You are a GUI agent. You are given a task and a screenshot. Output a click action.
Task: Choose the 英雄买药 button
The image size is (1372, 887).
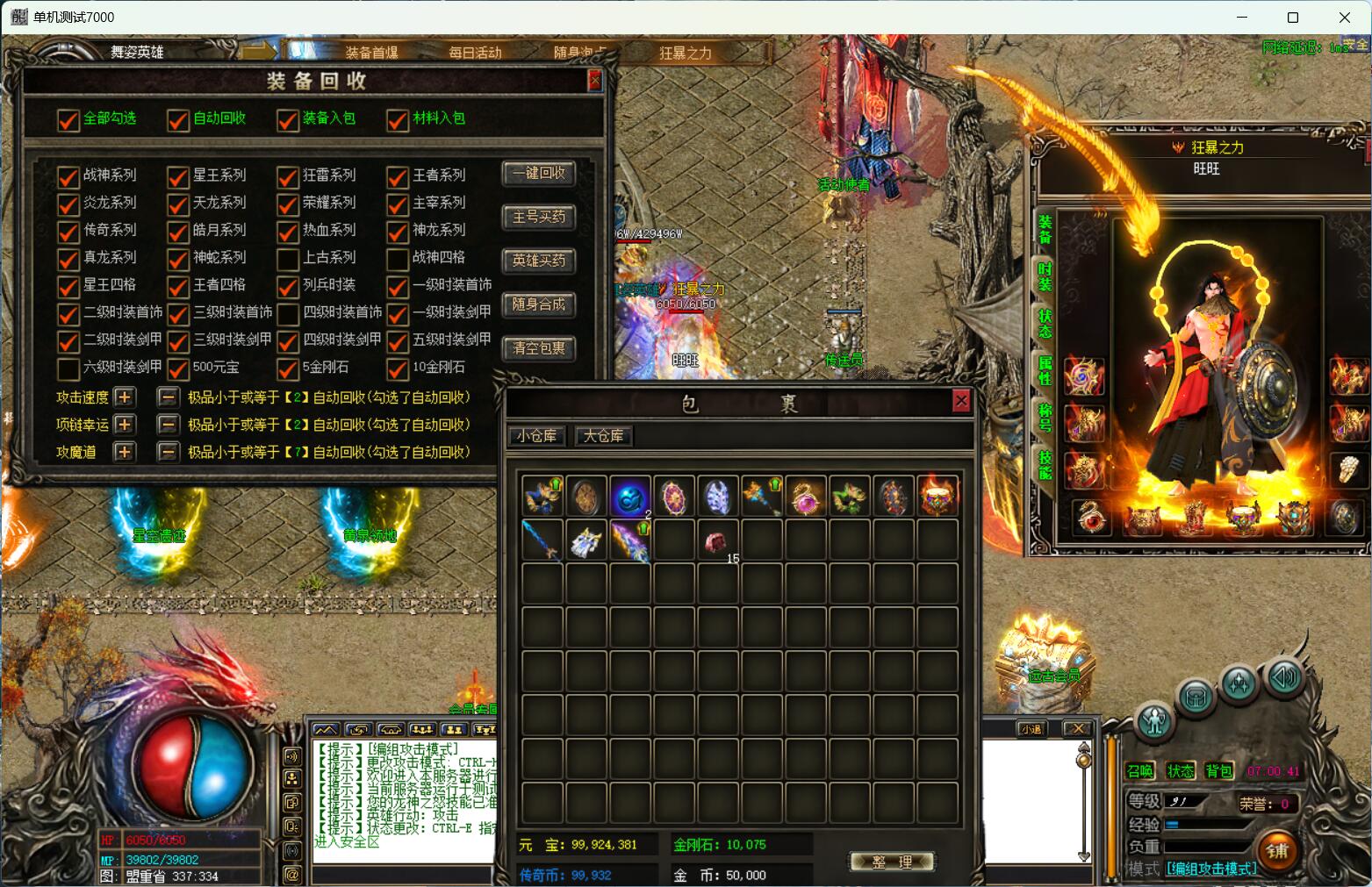click(x=539, y=261)
